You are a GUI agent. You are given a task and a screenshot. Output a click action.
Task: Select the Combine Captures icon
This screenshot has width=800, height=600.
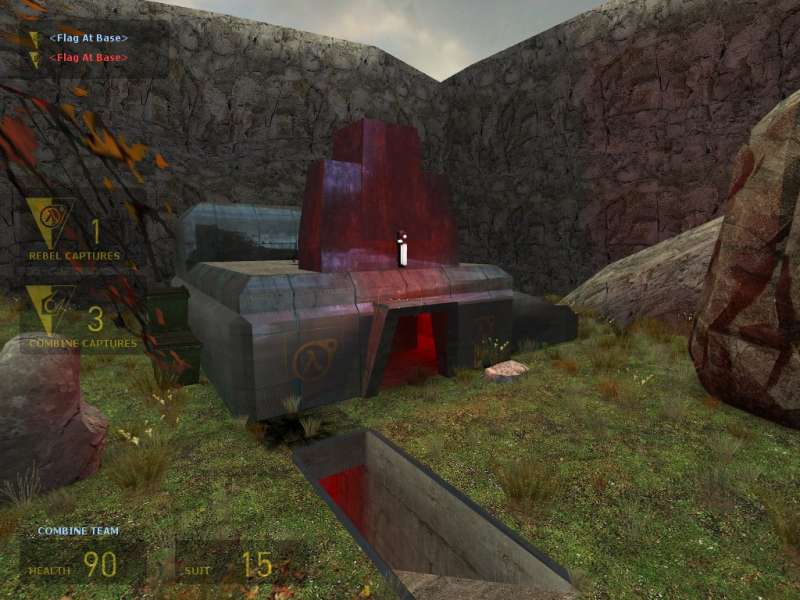click(x=48, y=308)
